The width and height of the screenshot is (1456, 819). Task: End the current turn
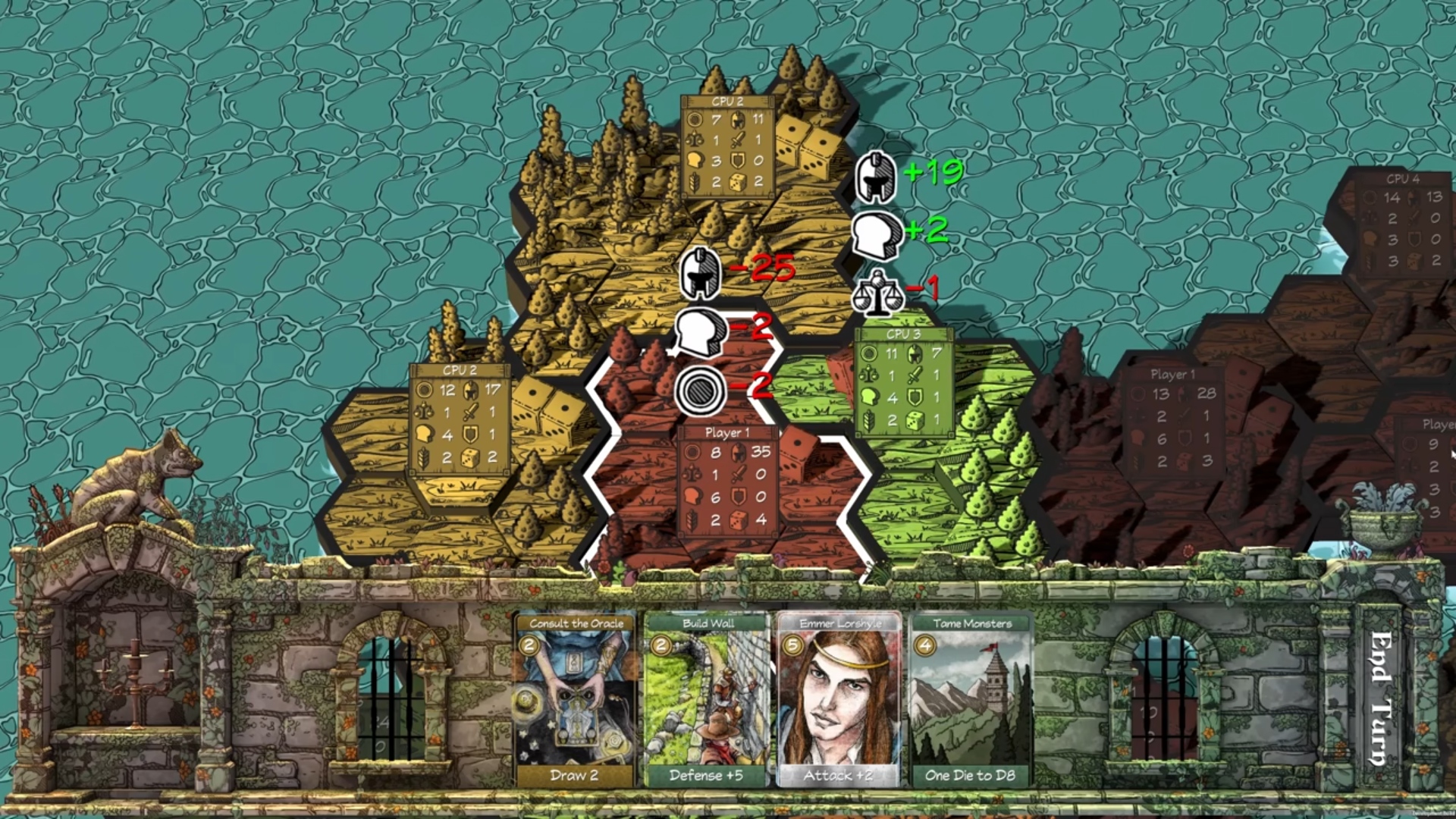[x=1380, y=698]
